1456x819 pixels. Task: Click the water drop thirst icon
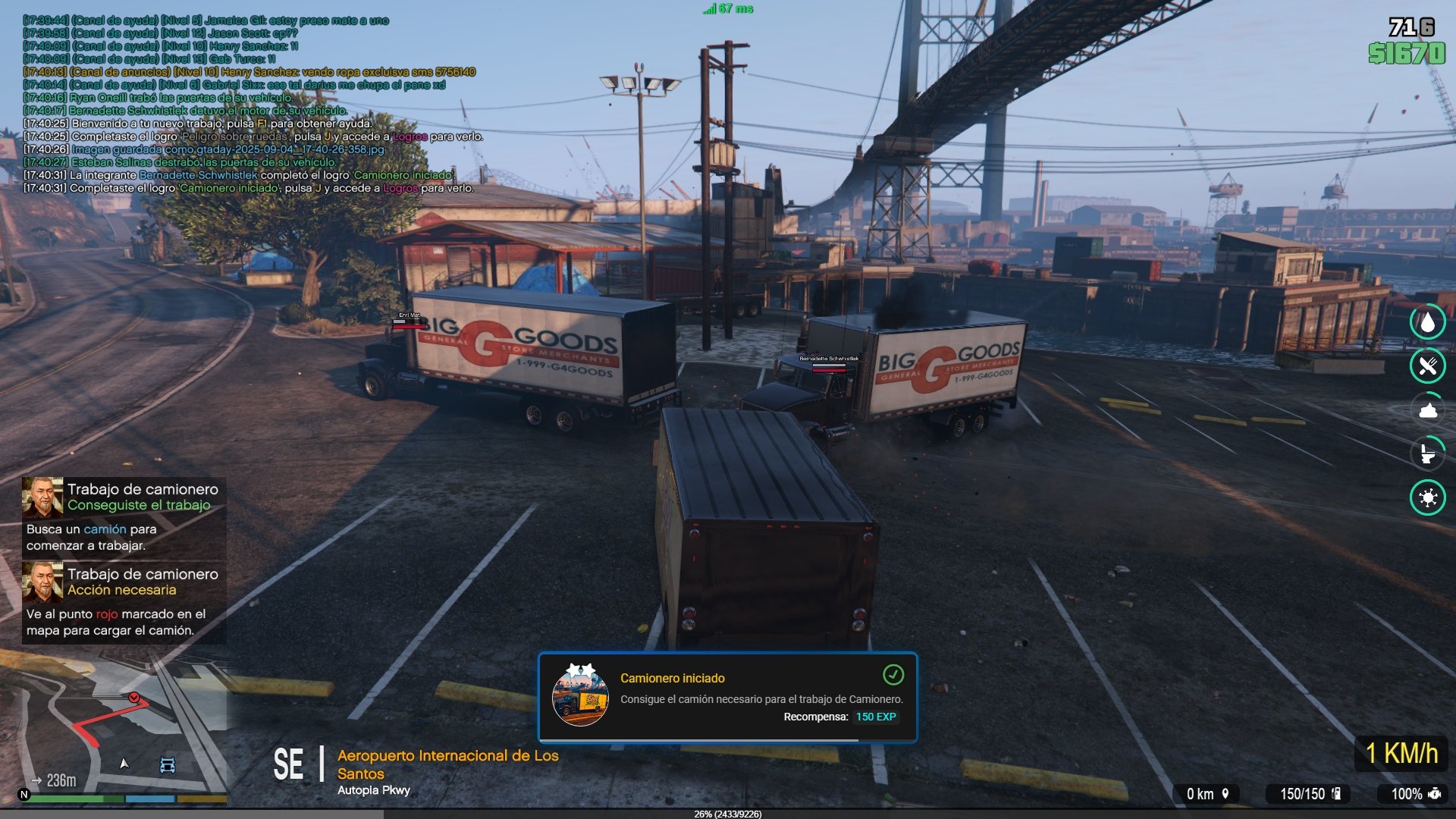[1428, 322]
